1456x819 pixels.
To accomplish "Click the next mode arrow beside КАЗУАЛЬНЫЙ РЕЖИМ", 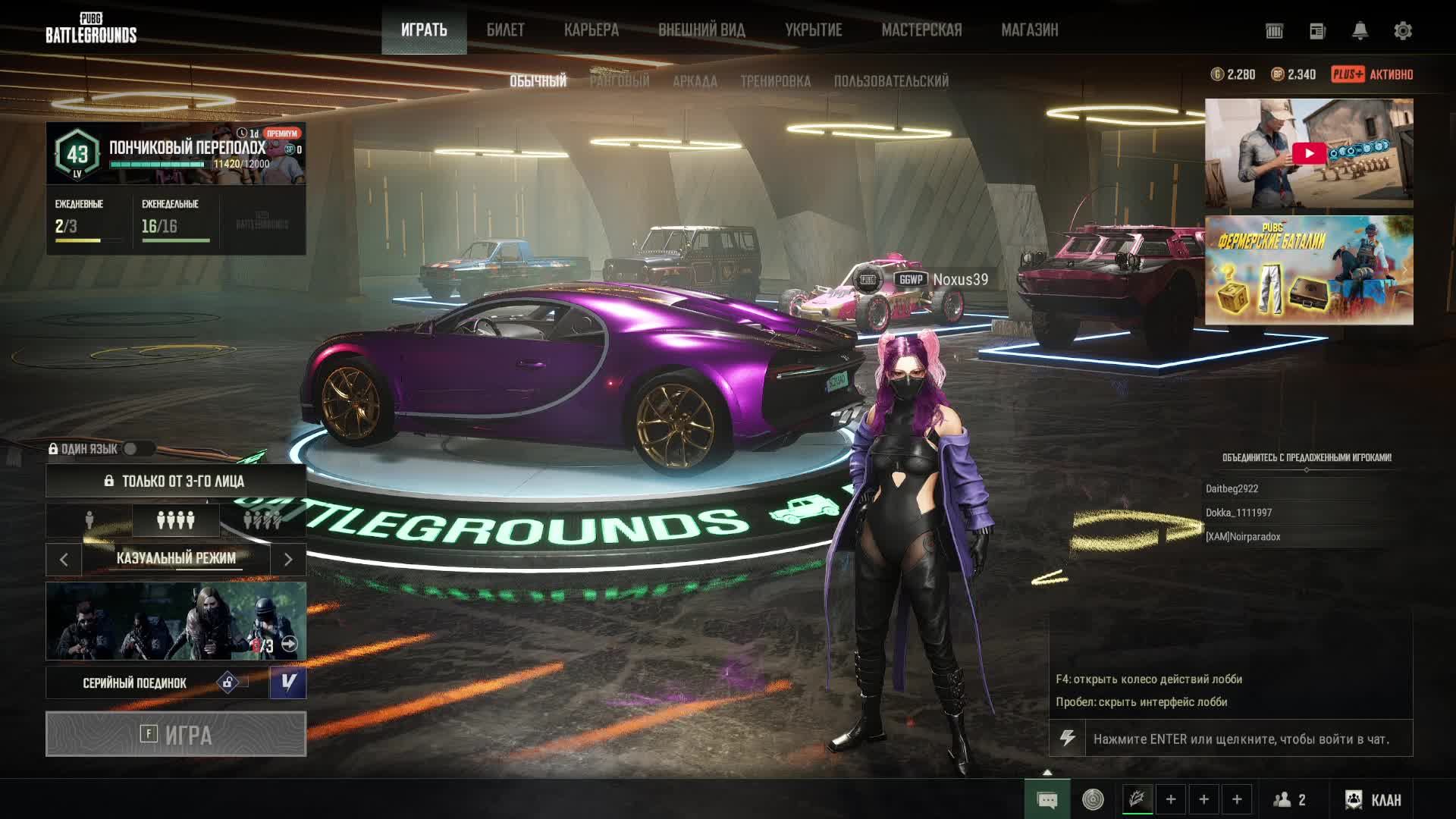I will pos(288,560).
